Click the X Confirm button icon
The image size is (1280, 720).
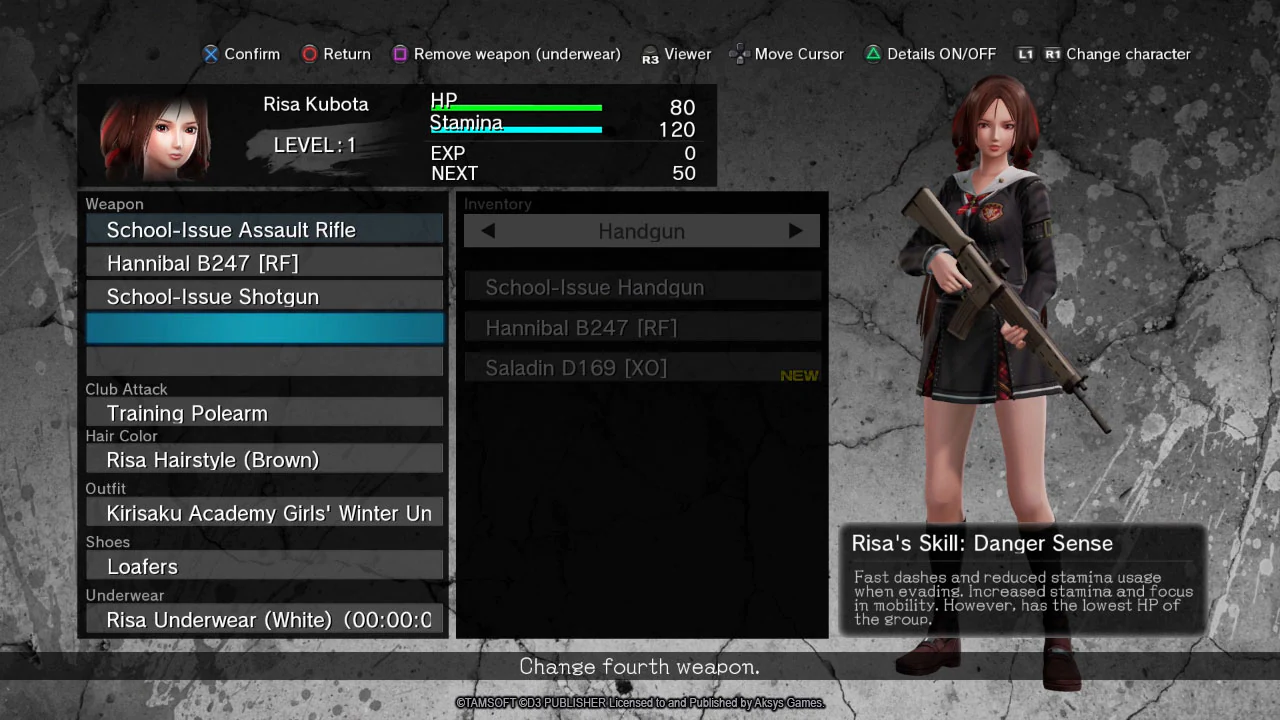(211, 54)
